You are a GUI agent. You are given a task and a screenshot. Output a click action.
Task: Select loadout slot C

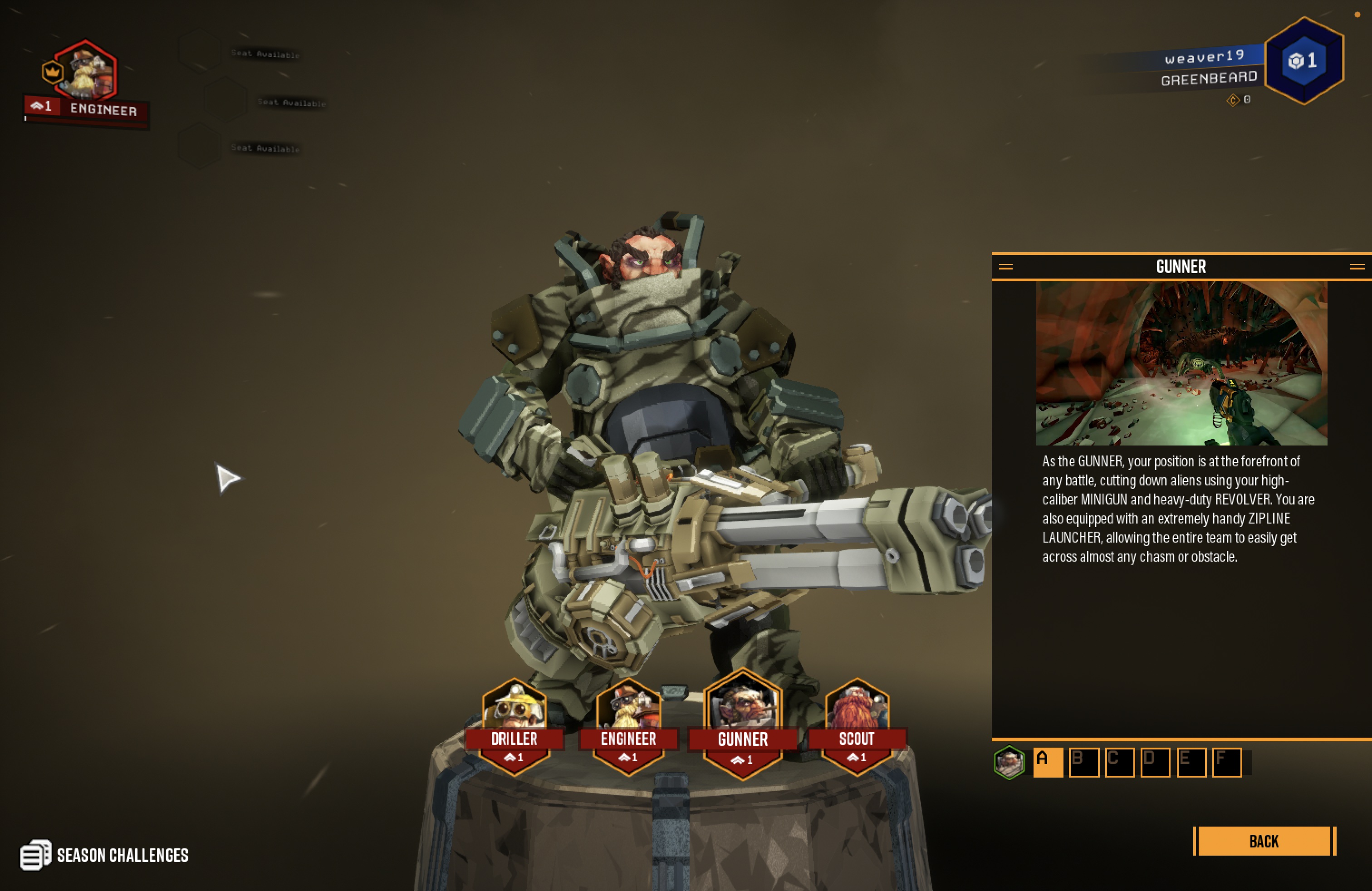[x=1119, y=763]
